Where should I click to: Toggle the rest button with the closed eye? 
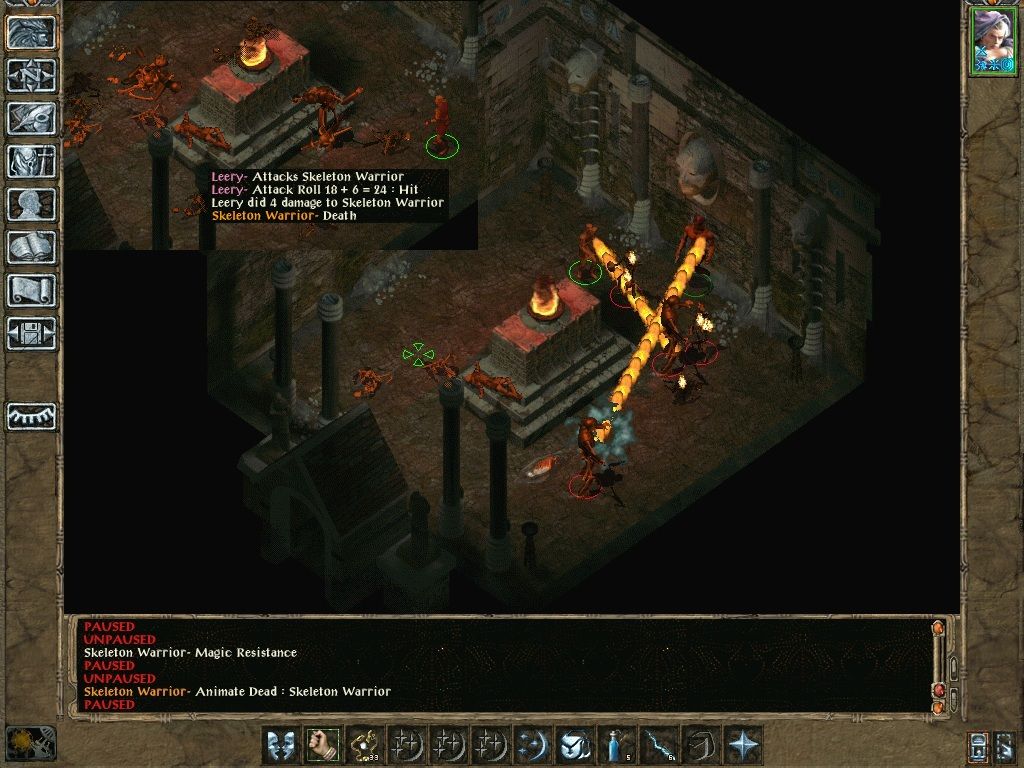pyautogui.click(x=31, y=416)
